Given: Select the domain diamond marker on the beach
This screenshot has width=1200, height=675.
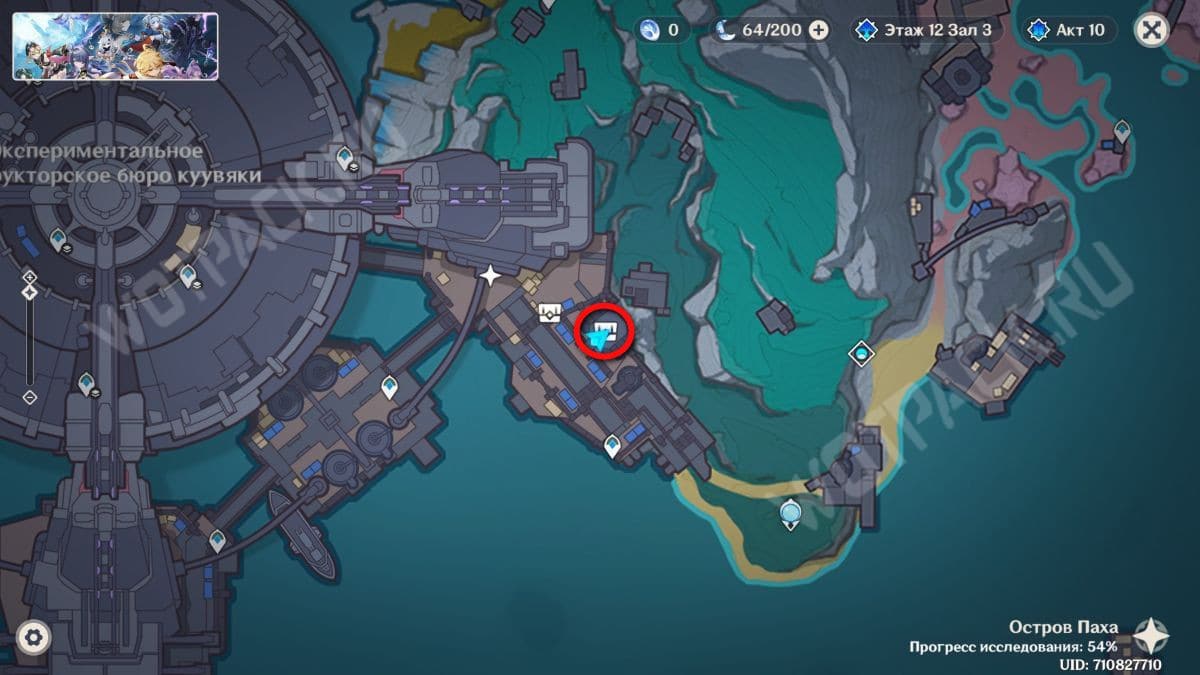Looking at the screenshot, I should (x=861, y=353).
